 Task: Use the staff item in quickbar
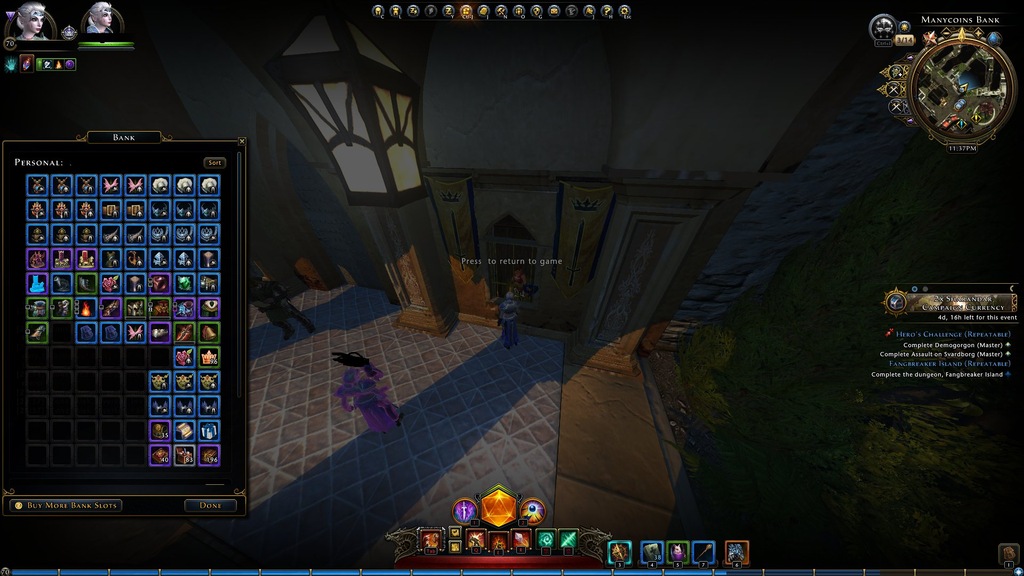pos(703,551)
